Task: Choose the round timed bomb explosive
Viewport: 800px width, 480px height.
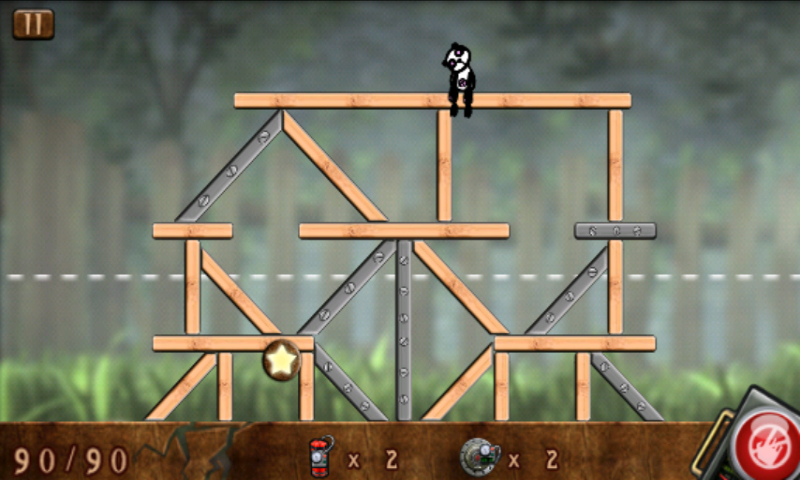Action: tap(479, 457)
